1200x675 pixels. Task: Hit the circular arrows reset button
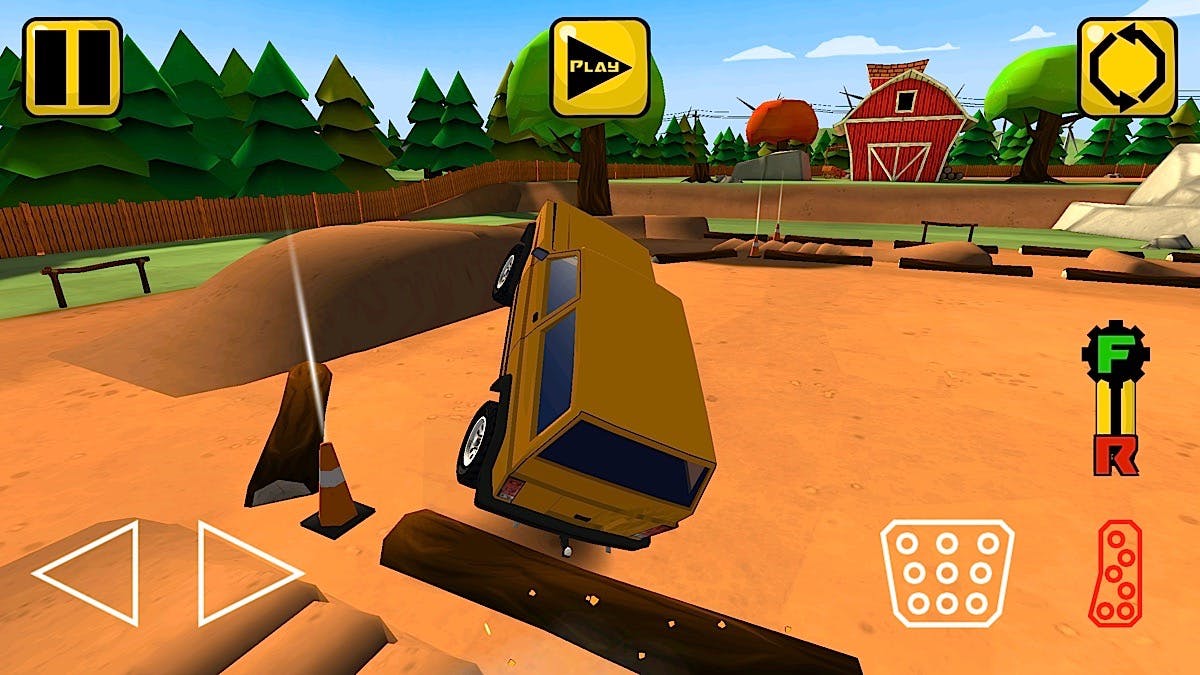pos(1127,67)
